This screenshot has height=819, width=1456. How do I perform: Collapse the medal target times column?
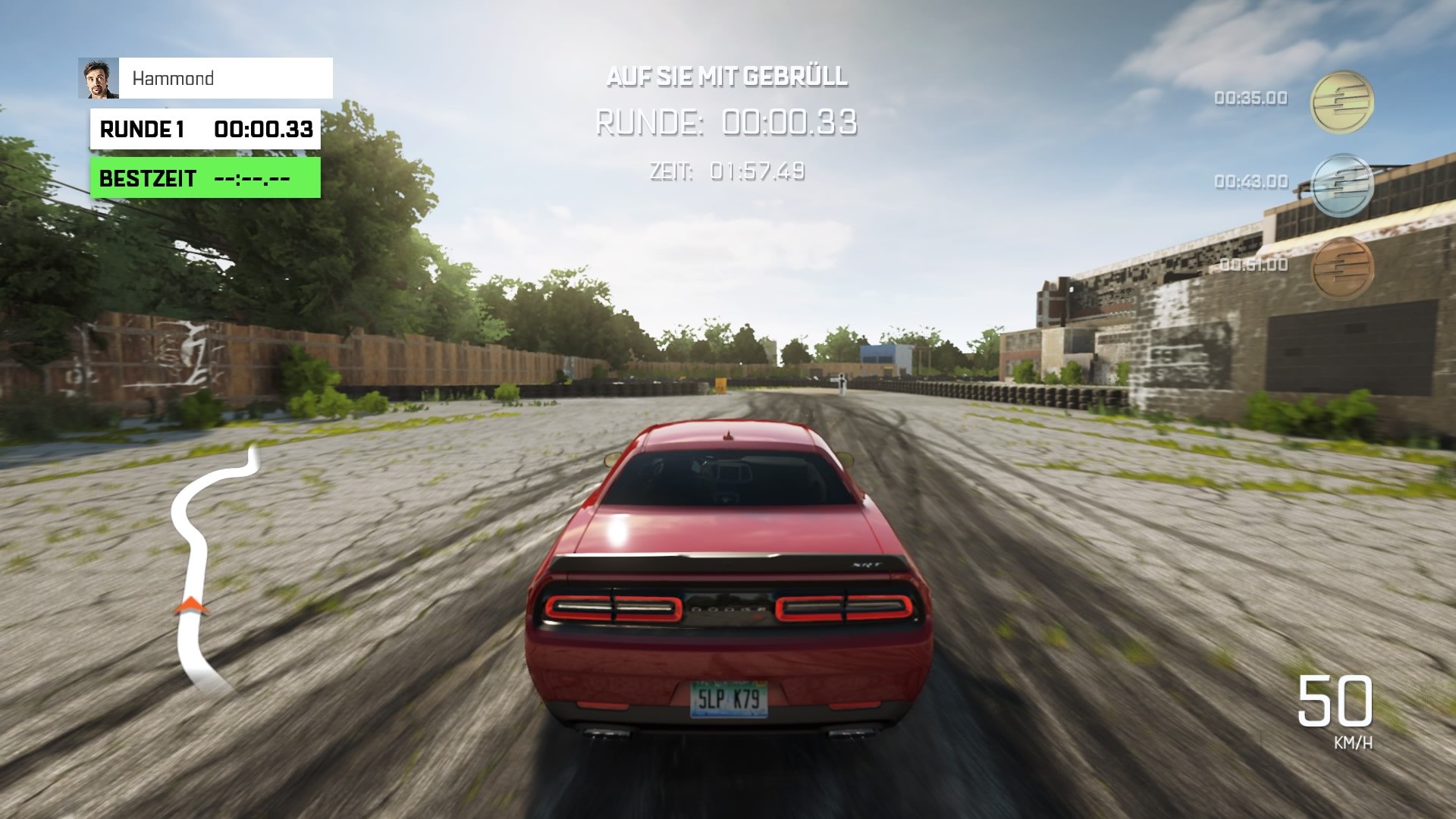coord(1289,182)
